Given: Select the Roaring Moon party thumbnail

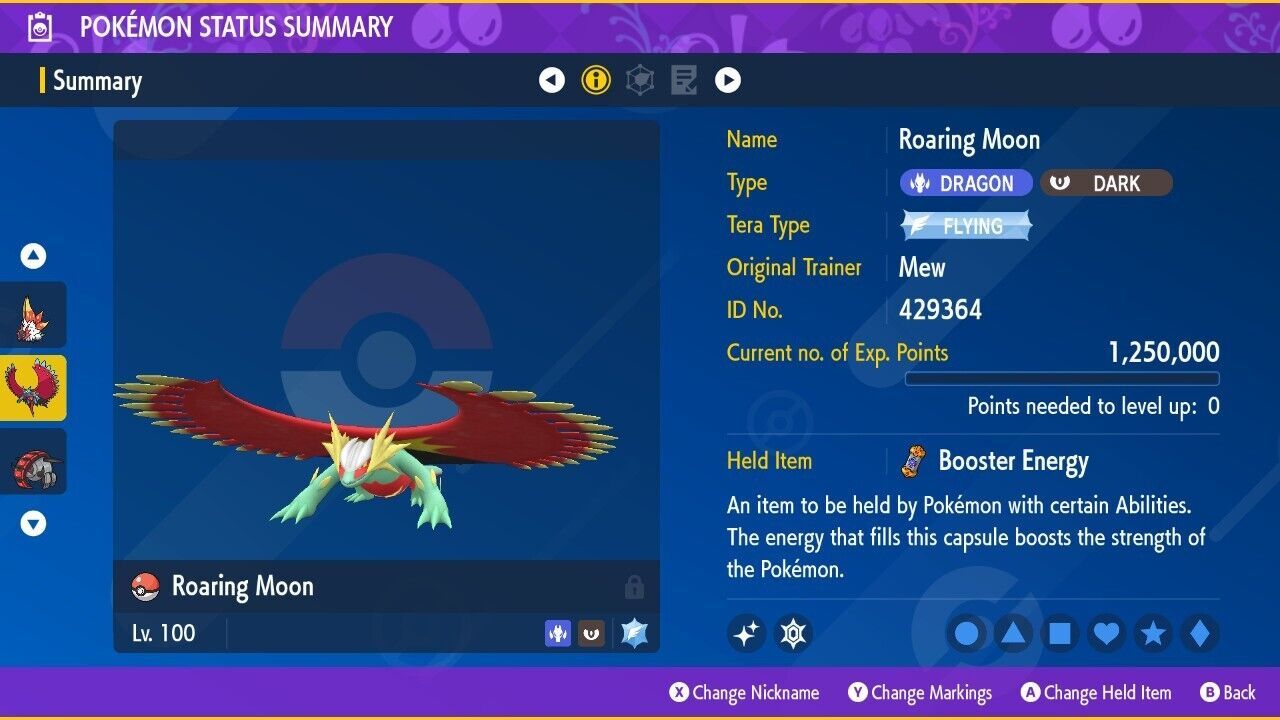Looking at the screenshot, I should [x=34, y=388].
